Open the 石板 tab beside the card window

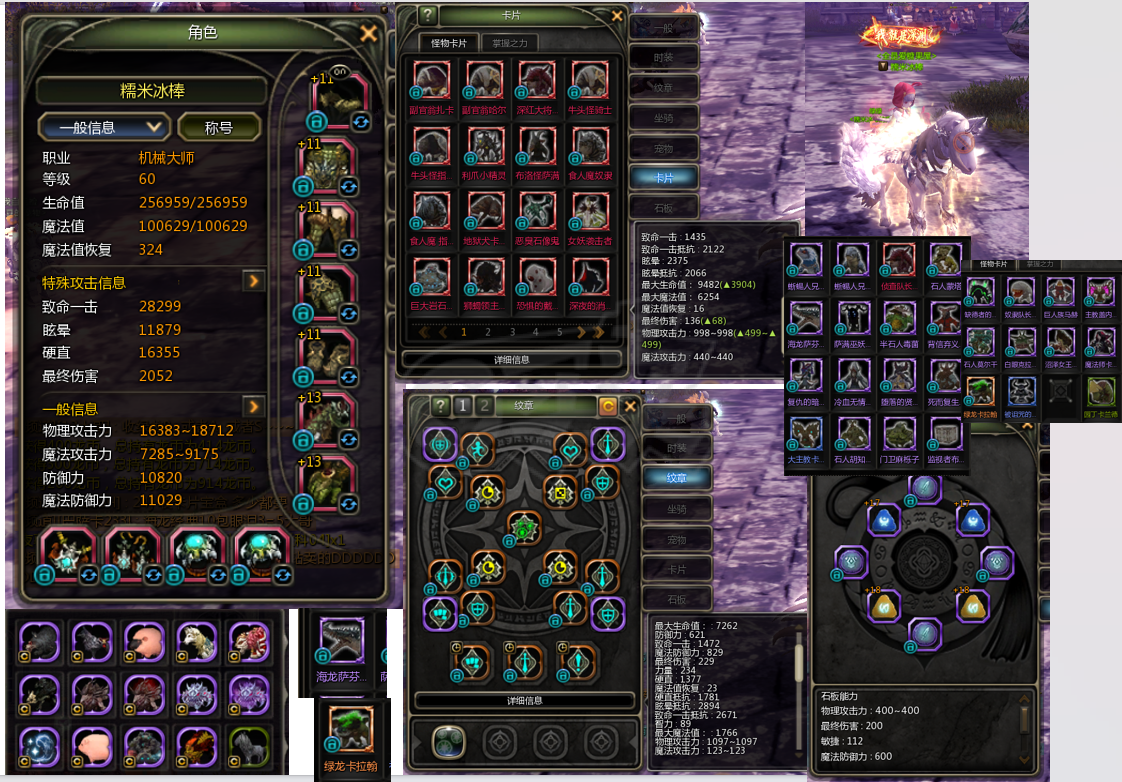click(664, 207)
